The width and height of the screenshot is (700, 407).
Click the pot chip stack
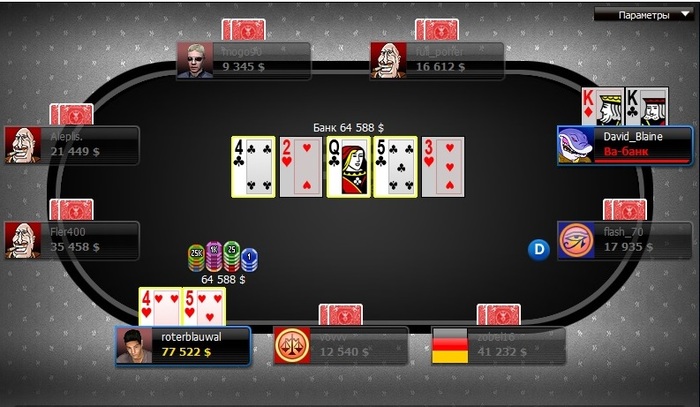pos(221,259)
